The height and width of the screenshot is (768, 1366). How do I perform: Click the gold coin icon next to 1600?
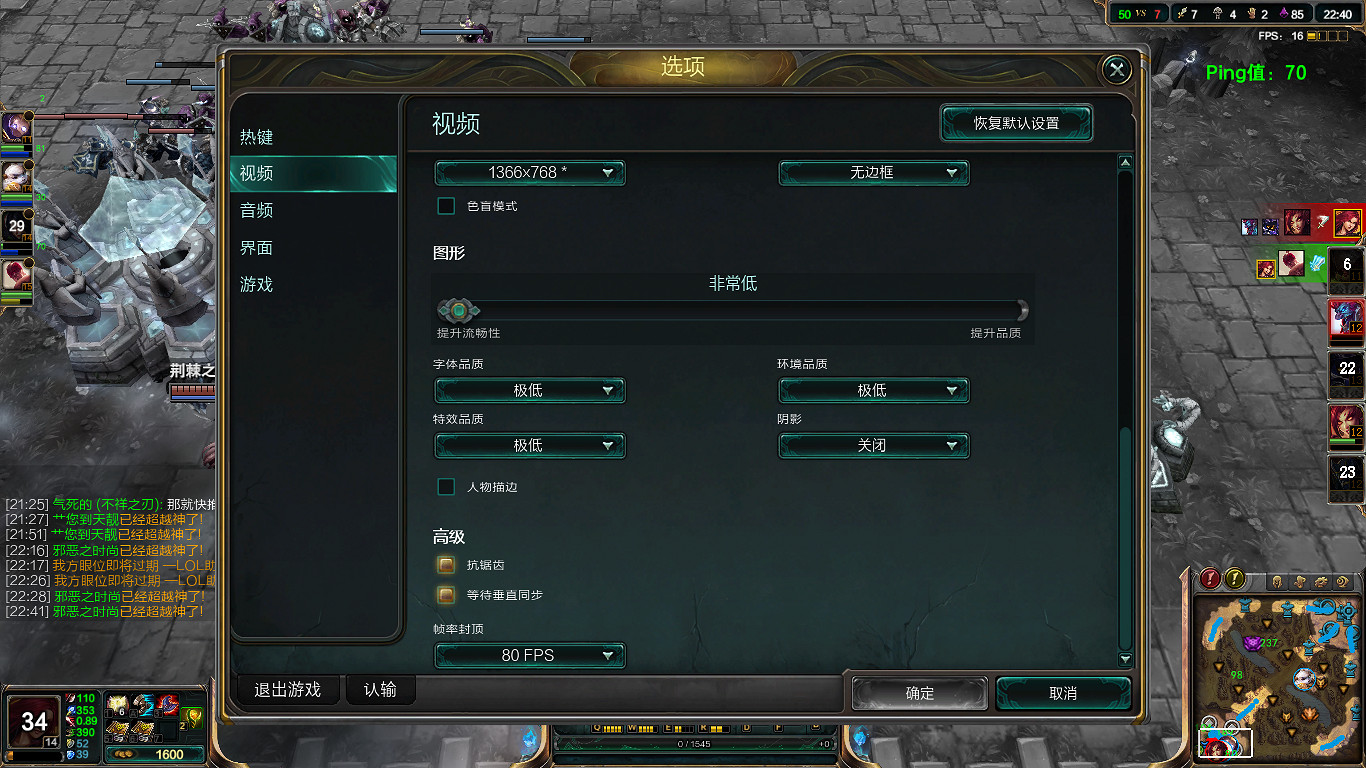(x=125, y=754)
